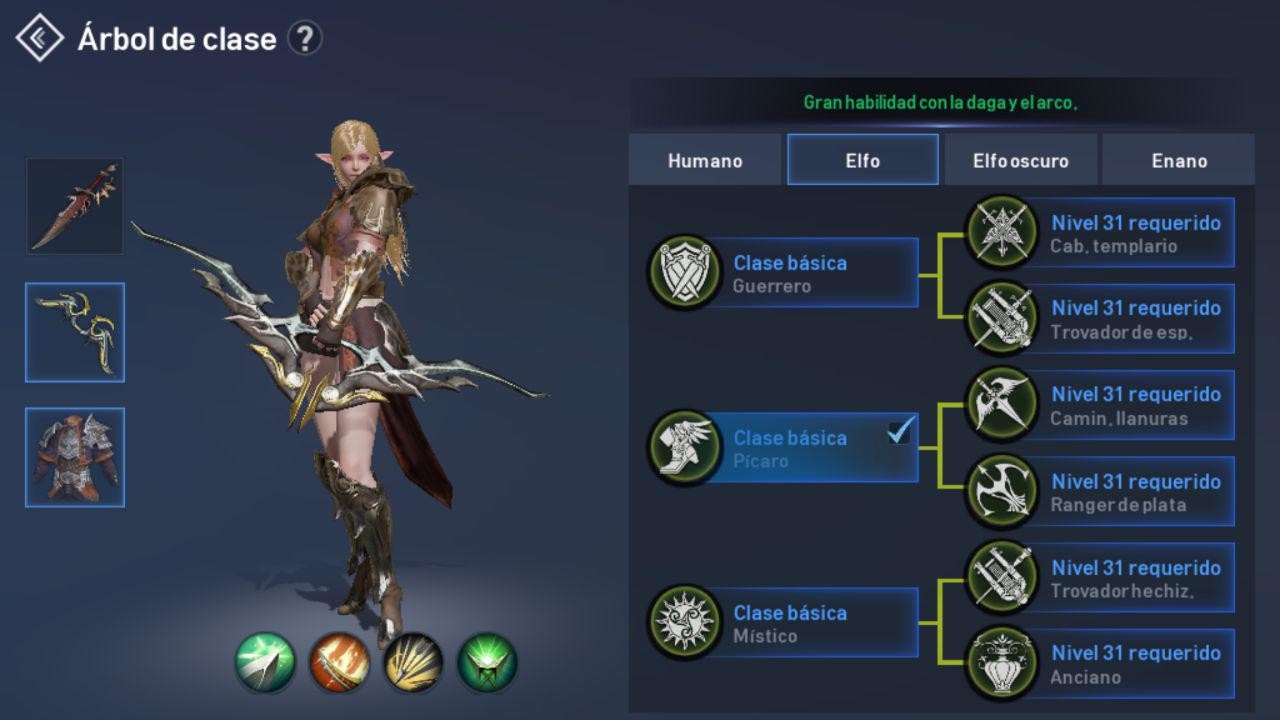
Task: Choose the Elfo oscuro tab
Action: click(x=1020, y=160)
